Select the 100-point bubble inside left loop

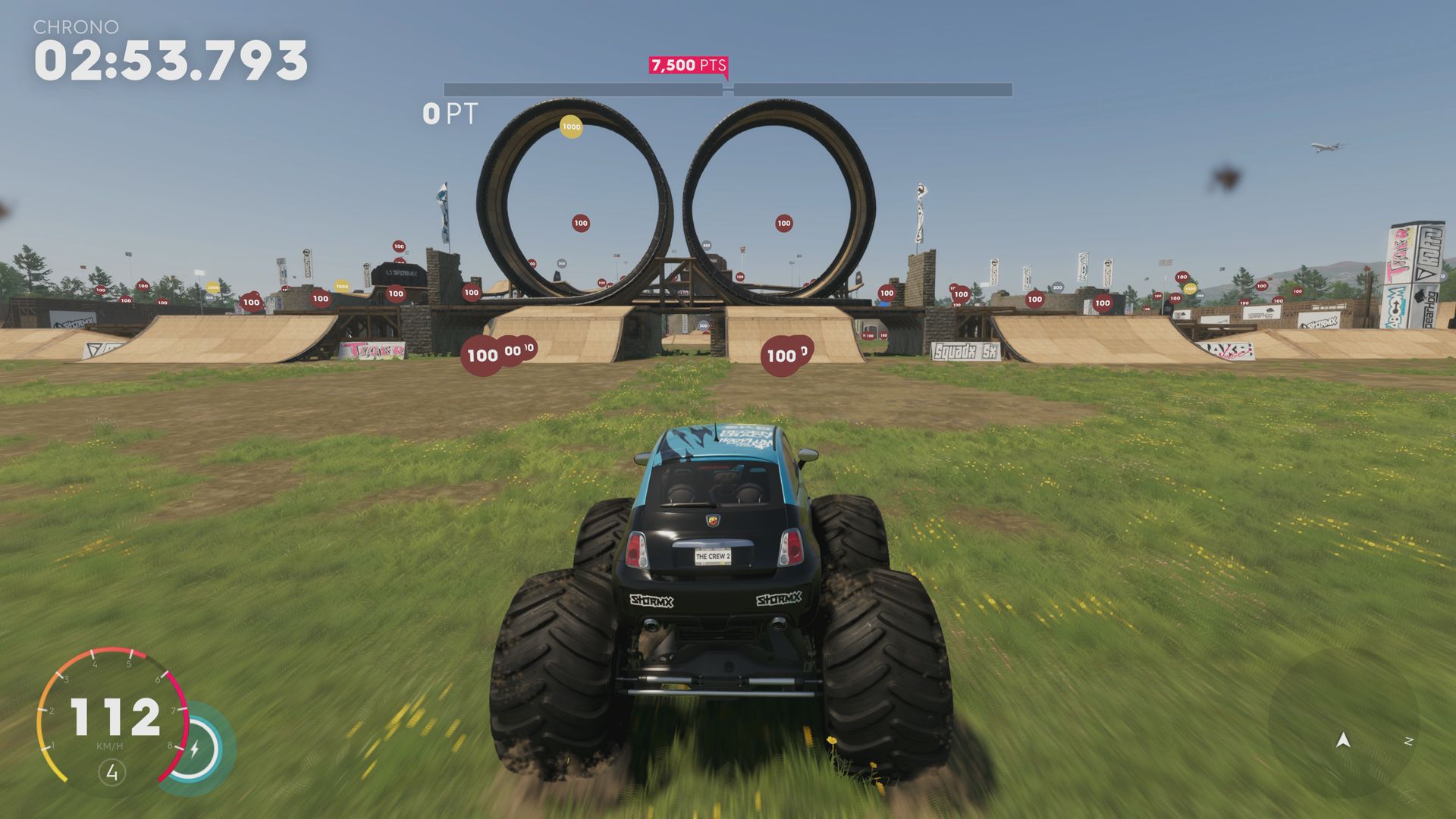(580, 223)
